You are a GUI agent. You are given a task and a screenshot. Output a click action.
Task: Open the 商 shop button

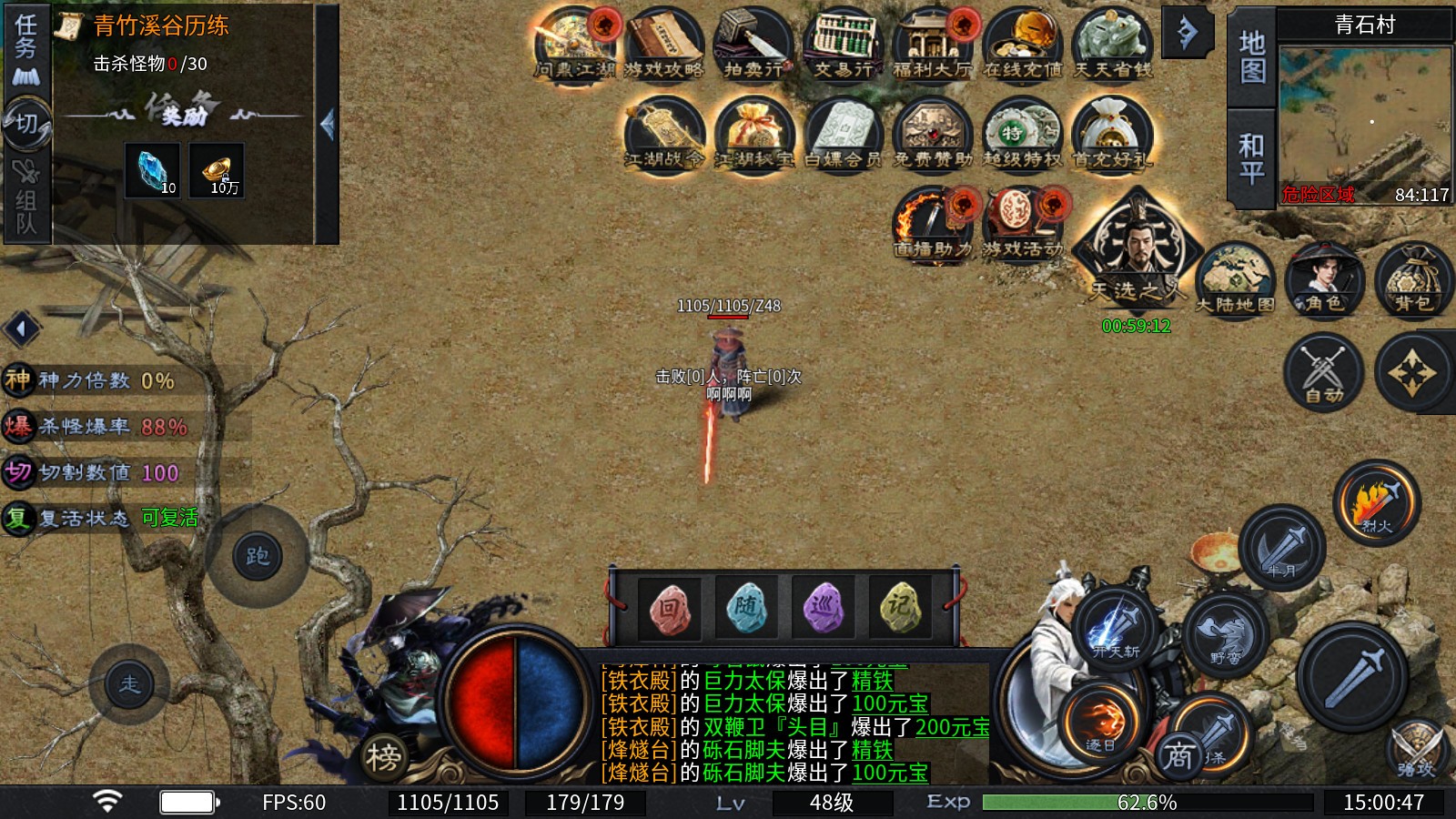(x=1179, y=755)
